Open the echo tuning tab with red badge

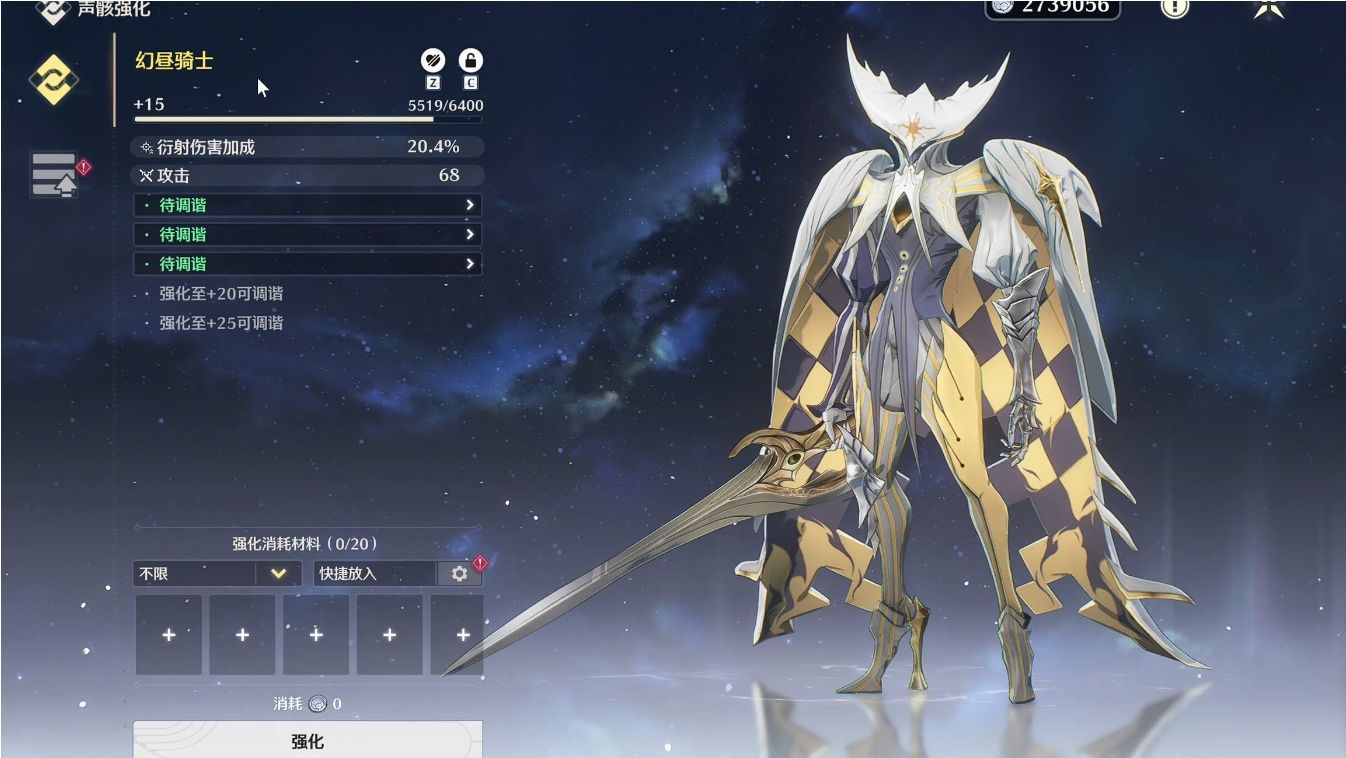coord(56,174)
